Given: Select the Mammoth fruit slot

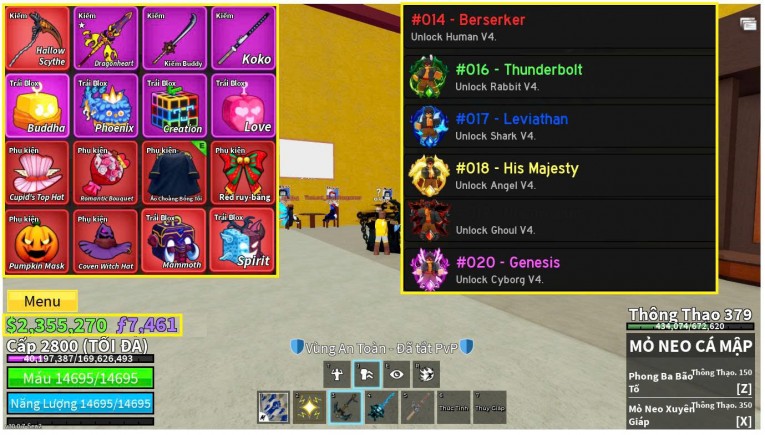Looking at the screenshot, I should click(x=175, y=240).
